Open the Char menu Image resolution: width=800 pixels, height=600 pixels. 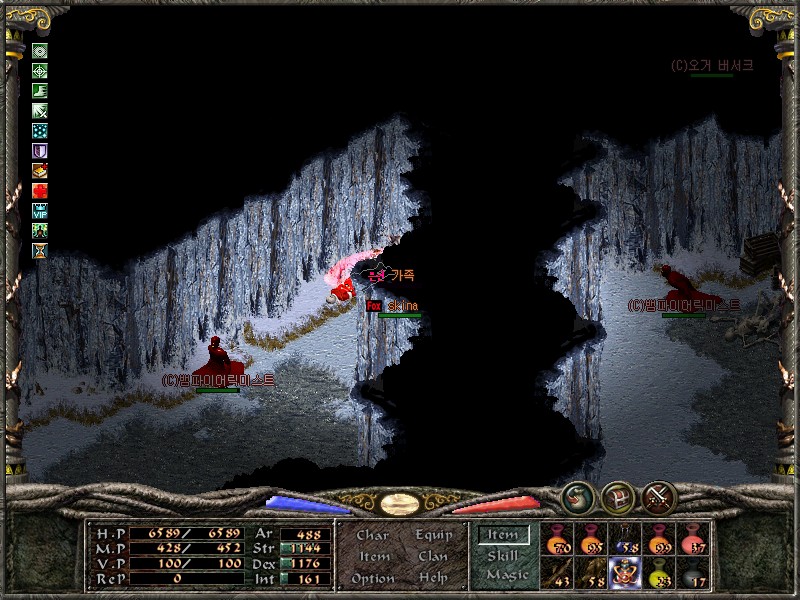(x=372, y=535)
